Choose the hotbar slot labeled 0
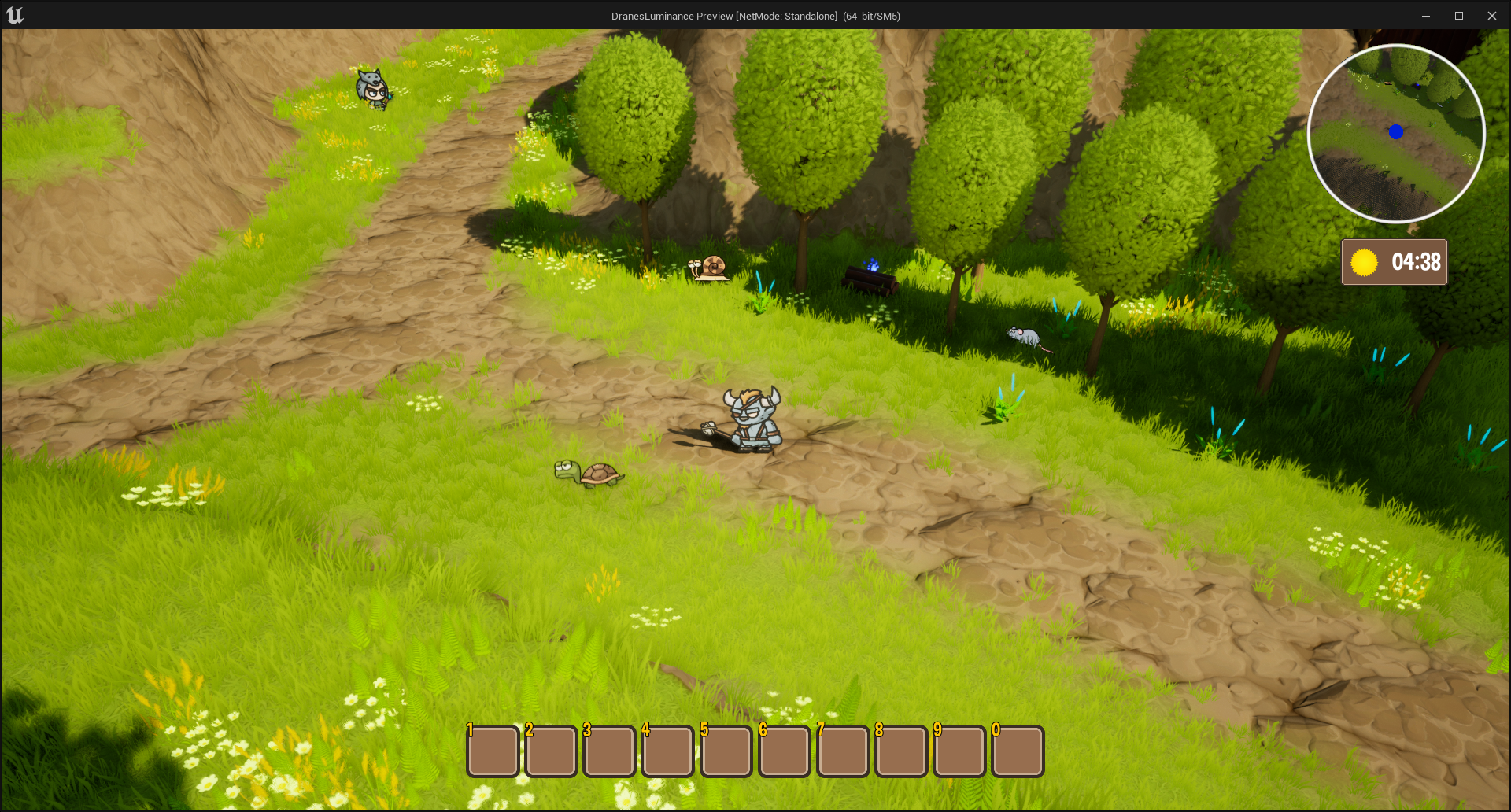Image resolution: width=1511 pixels, height=812 pixels. coord(1018,751)
